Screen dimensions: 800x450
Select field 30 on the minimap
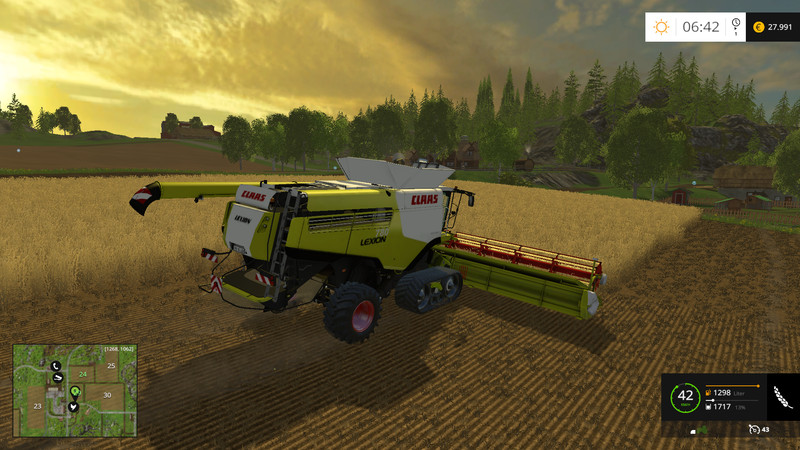click(x=107, y=395)
